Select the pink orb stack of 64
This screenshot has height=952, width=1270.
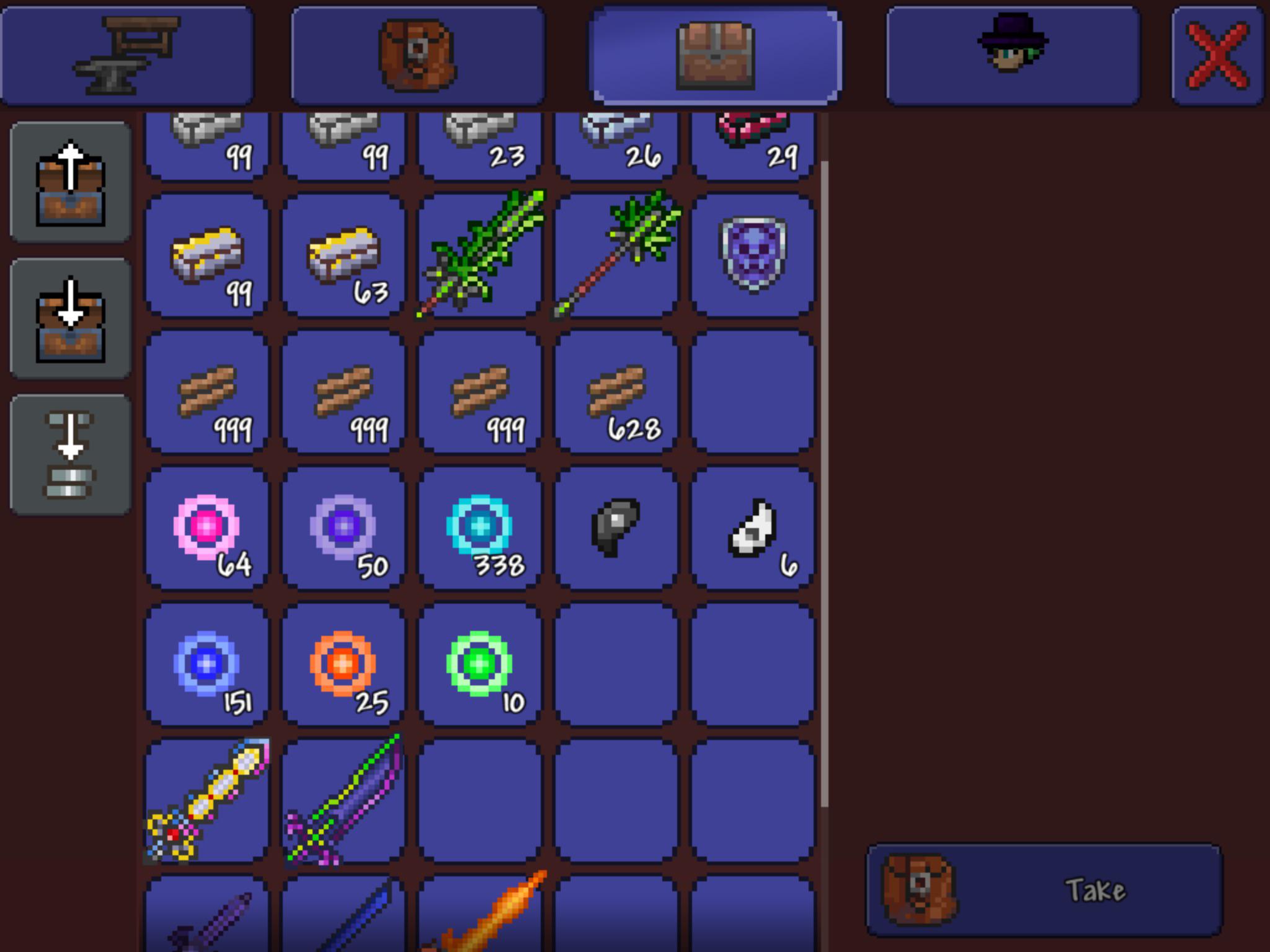coord(208,527)
